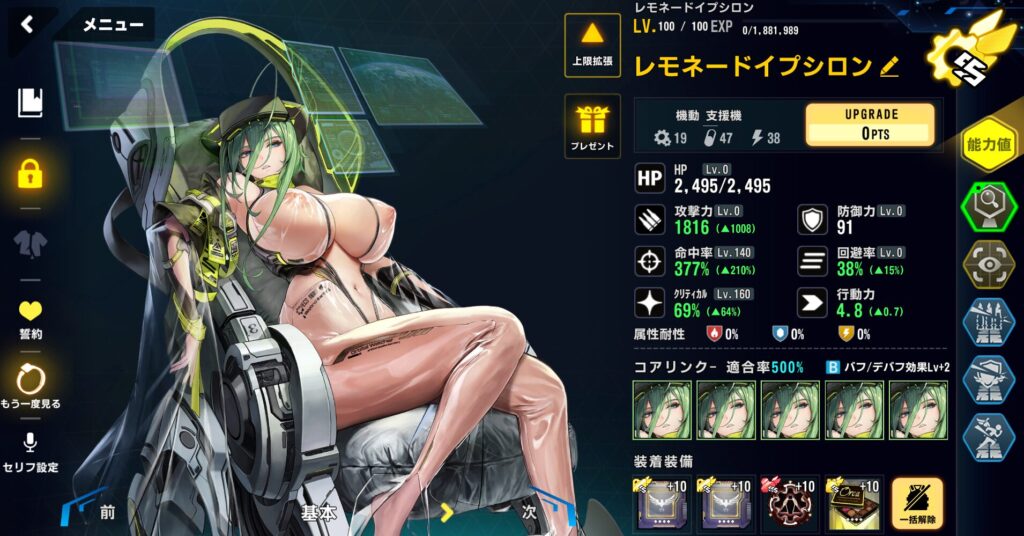The width and height of the screenshot is (1024, 536).
Task: Open セリフ設定 microphone settings
Action: pyautogui.click(x=31, y=451)
